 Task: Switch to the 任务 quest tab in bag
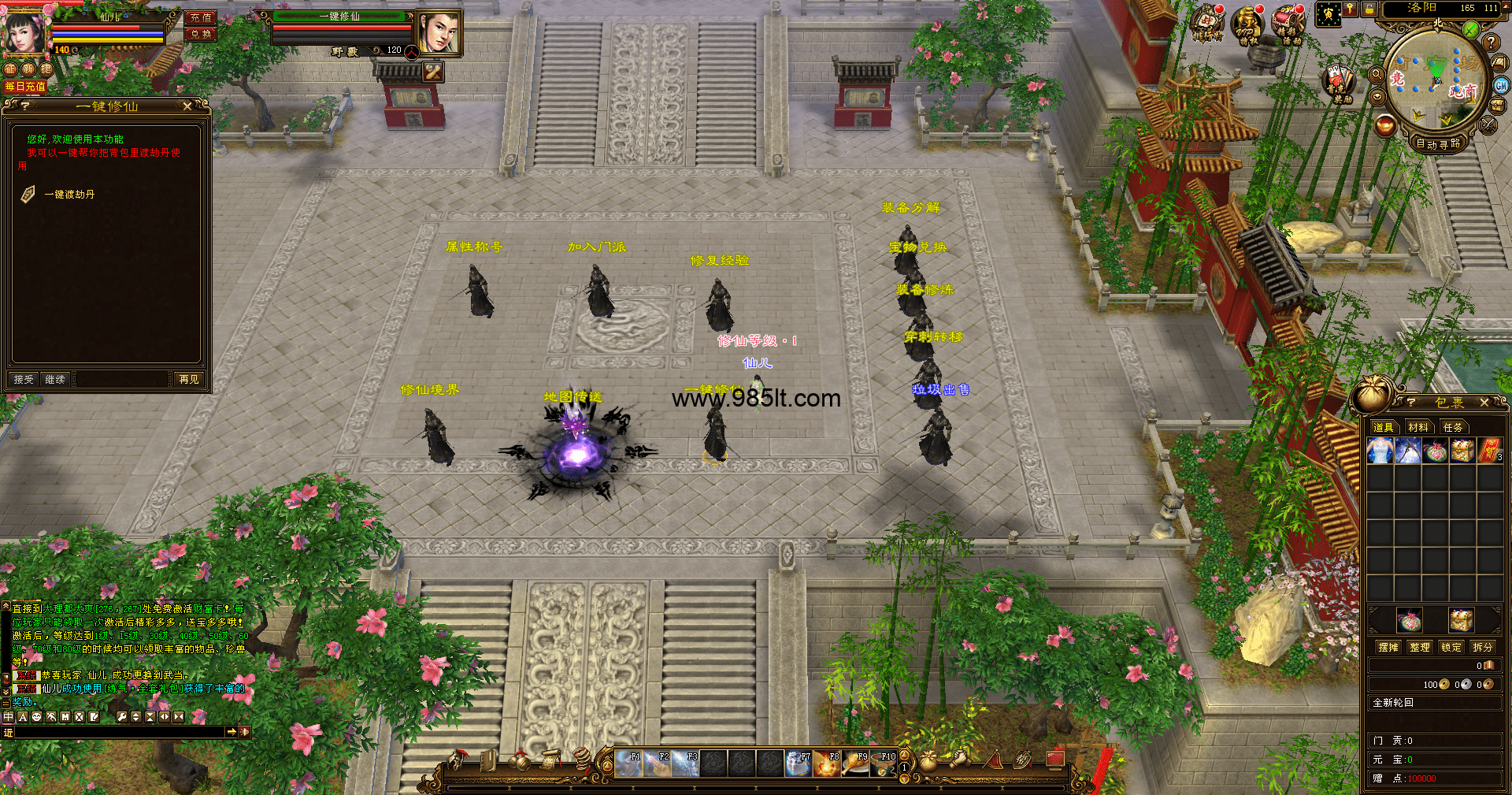1453,427
